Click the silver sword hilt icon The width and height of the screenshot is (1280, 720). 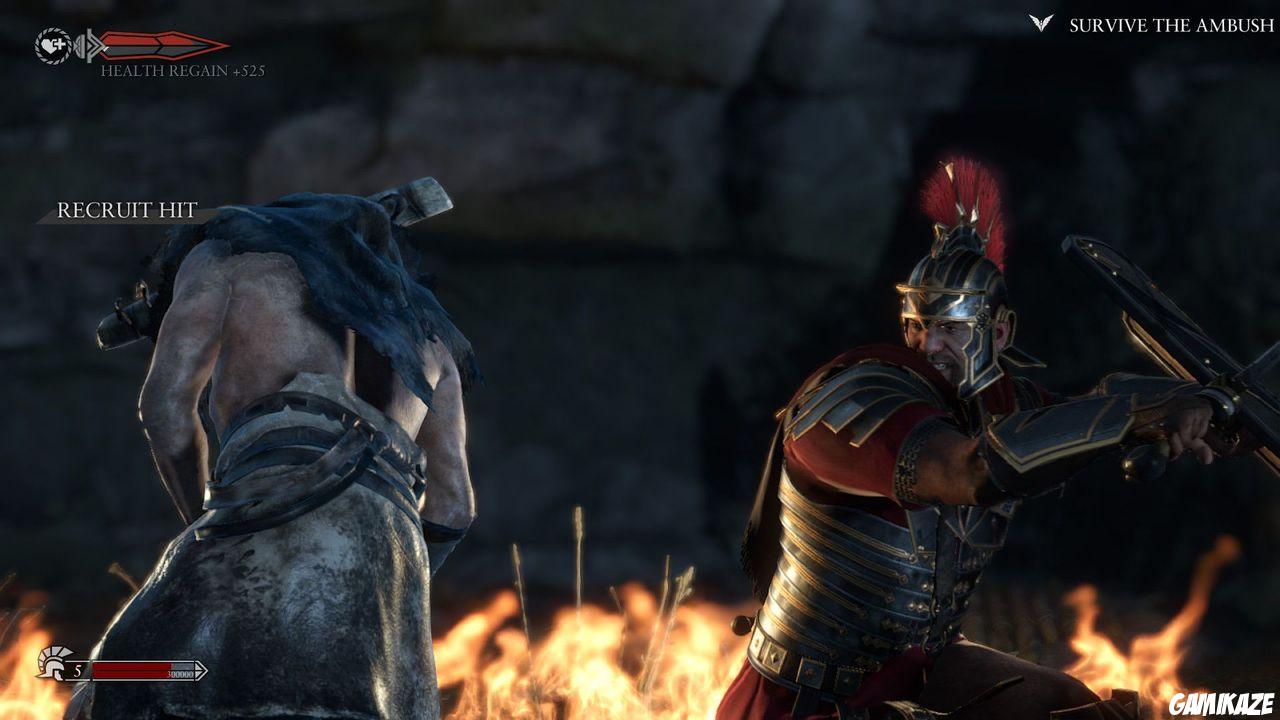tap(92, 46)
